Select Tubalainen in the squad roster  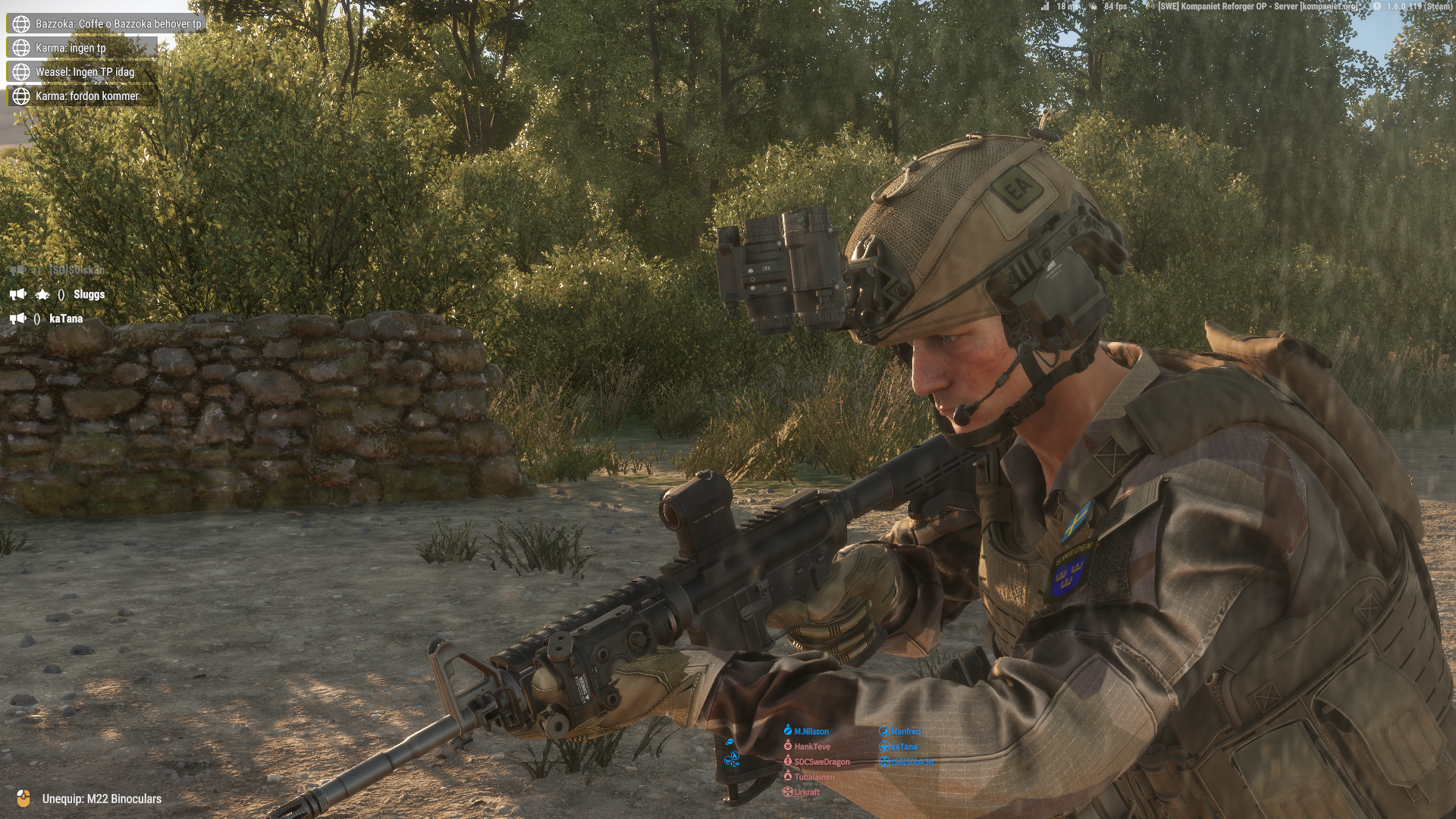[x=814, y=777]
